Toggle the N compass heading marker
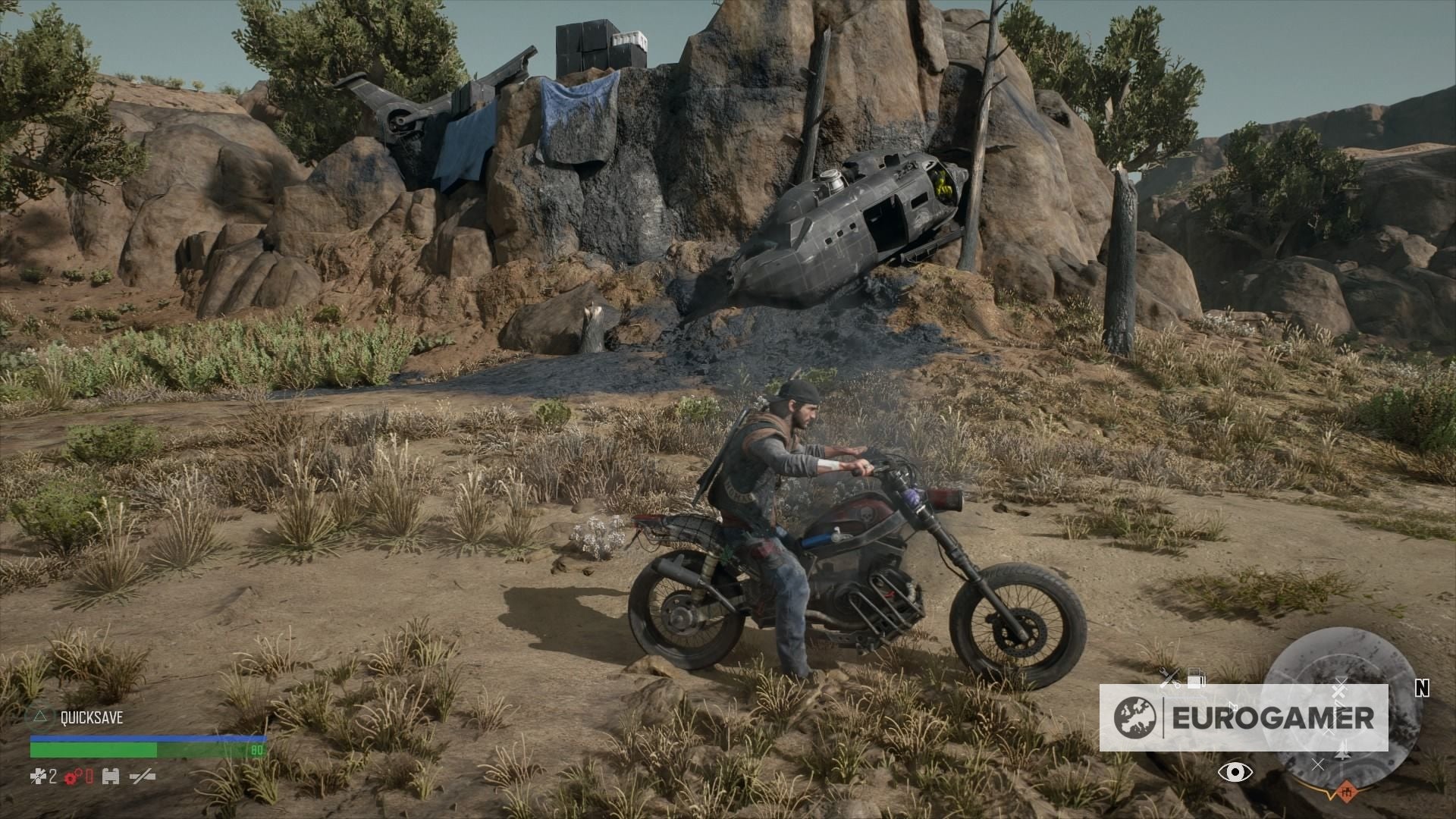This screenshot has height=819, width=1456. point(1423,689)
